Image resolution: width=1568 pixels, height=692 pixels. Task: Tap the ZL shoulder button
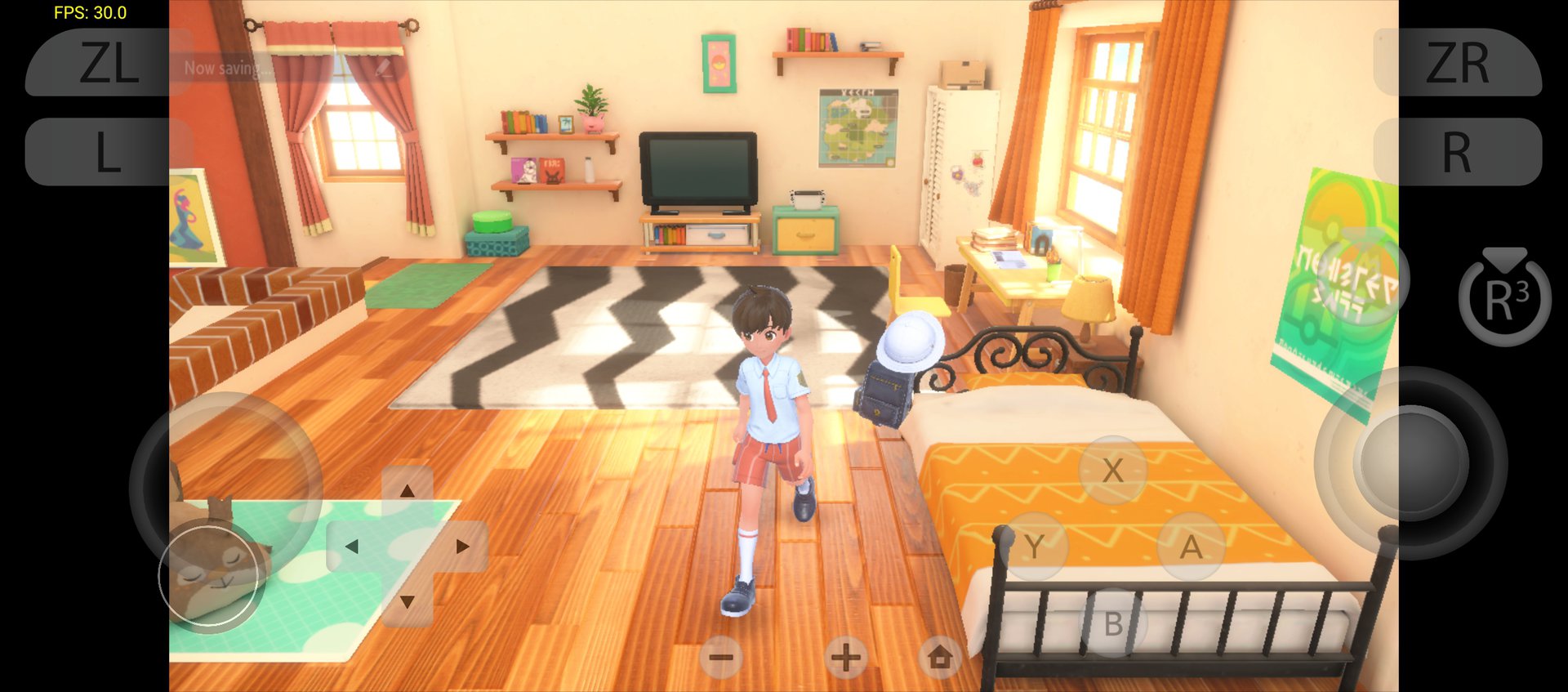pyautogui.click(x=108, y=63)
